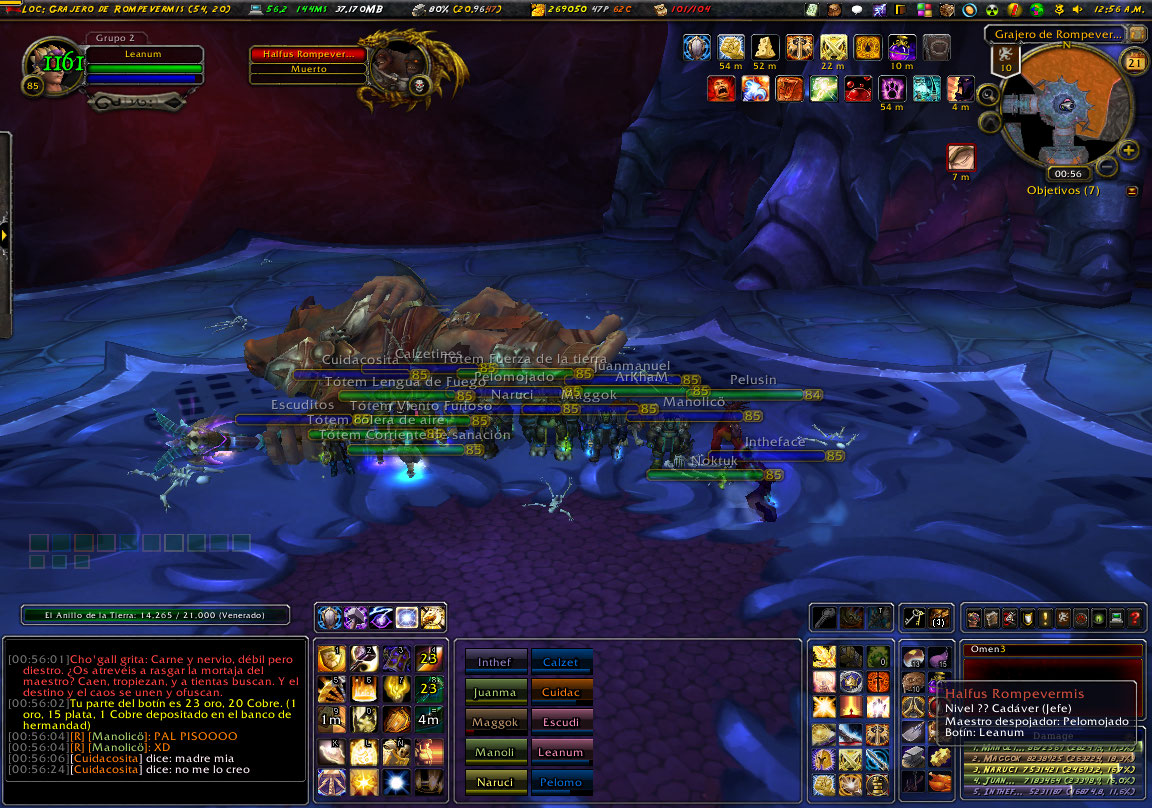The width and height of the screenshot is (1152, 808).
Task: Click the purple potion buff with 10 m
Action: (902, 47)
